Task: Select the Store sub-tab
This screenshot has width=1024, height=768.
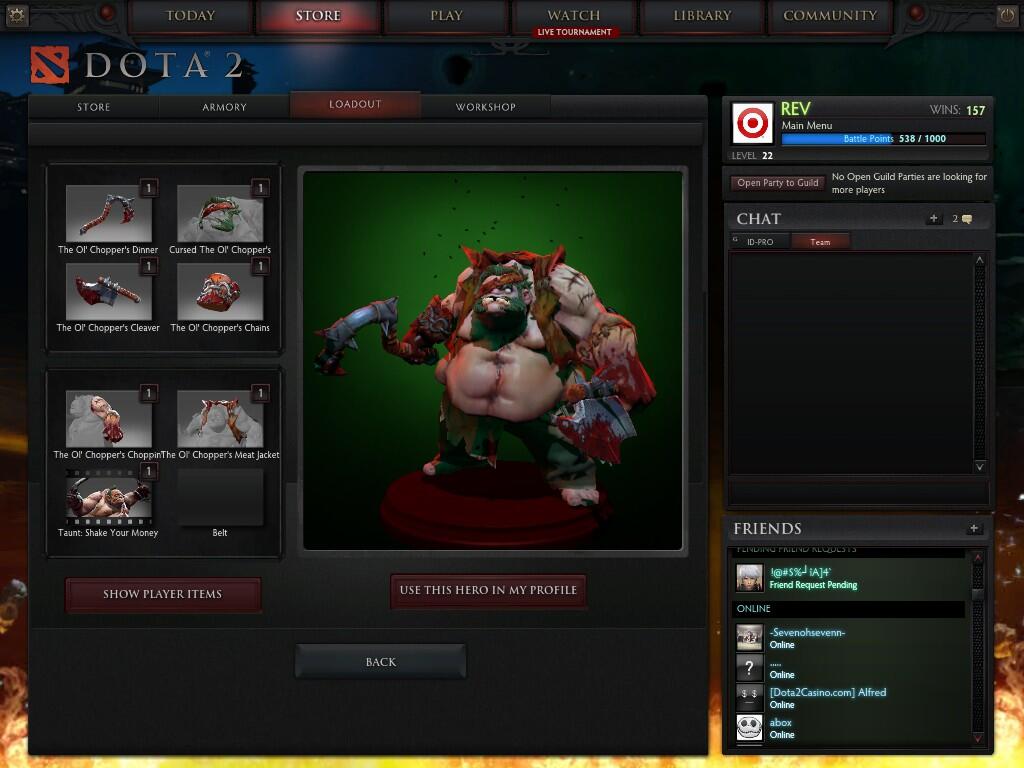Action: 94,107
